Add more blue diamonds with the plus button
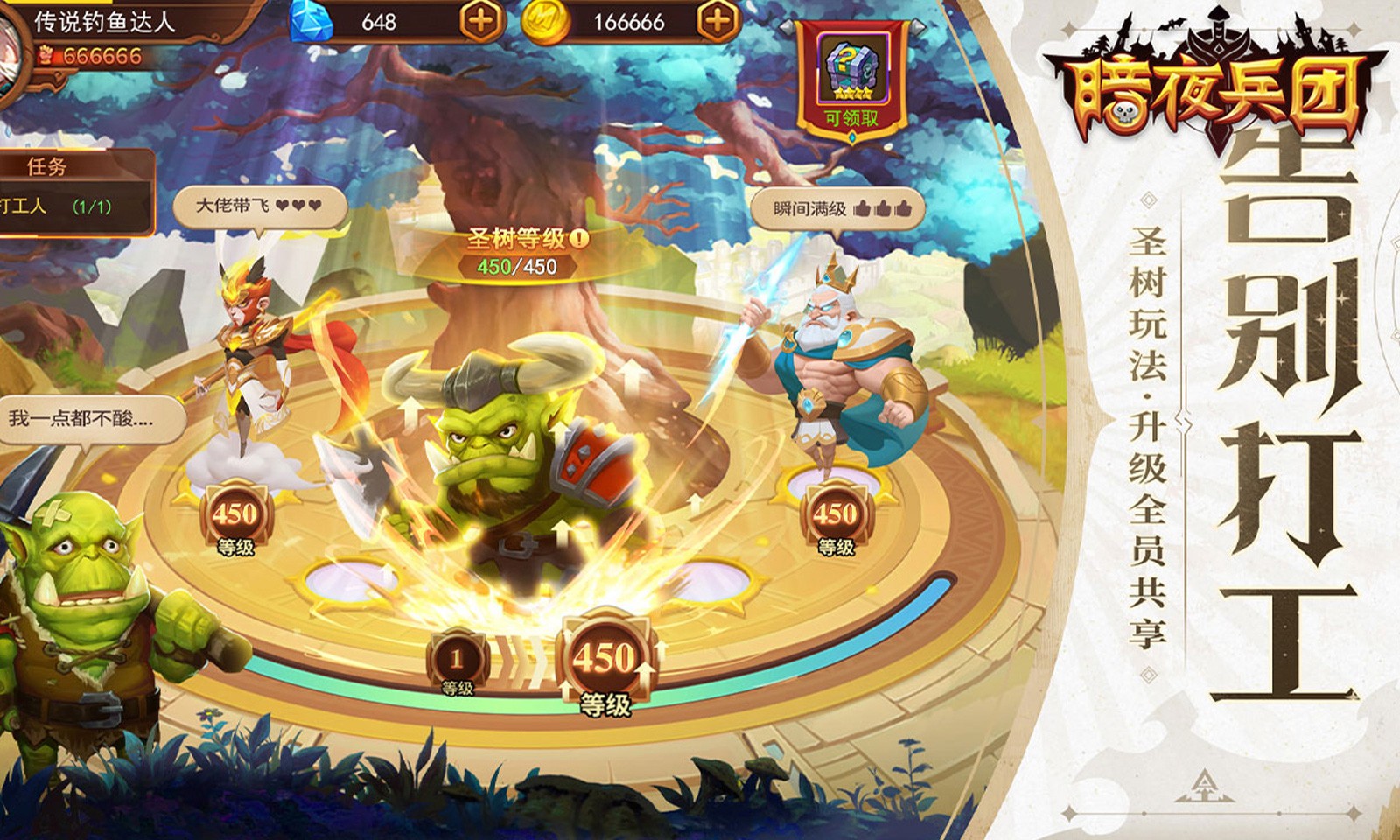 tap(481, 21)
